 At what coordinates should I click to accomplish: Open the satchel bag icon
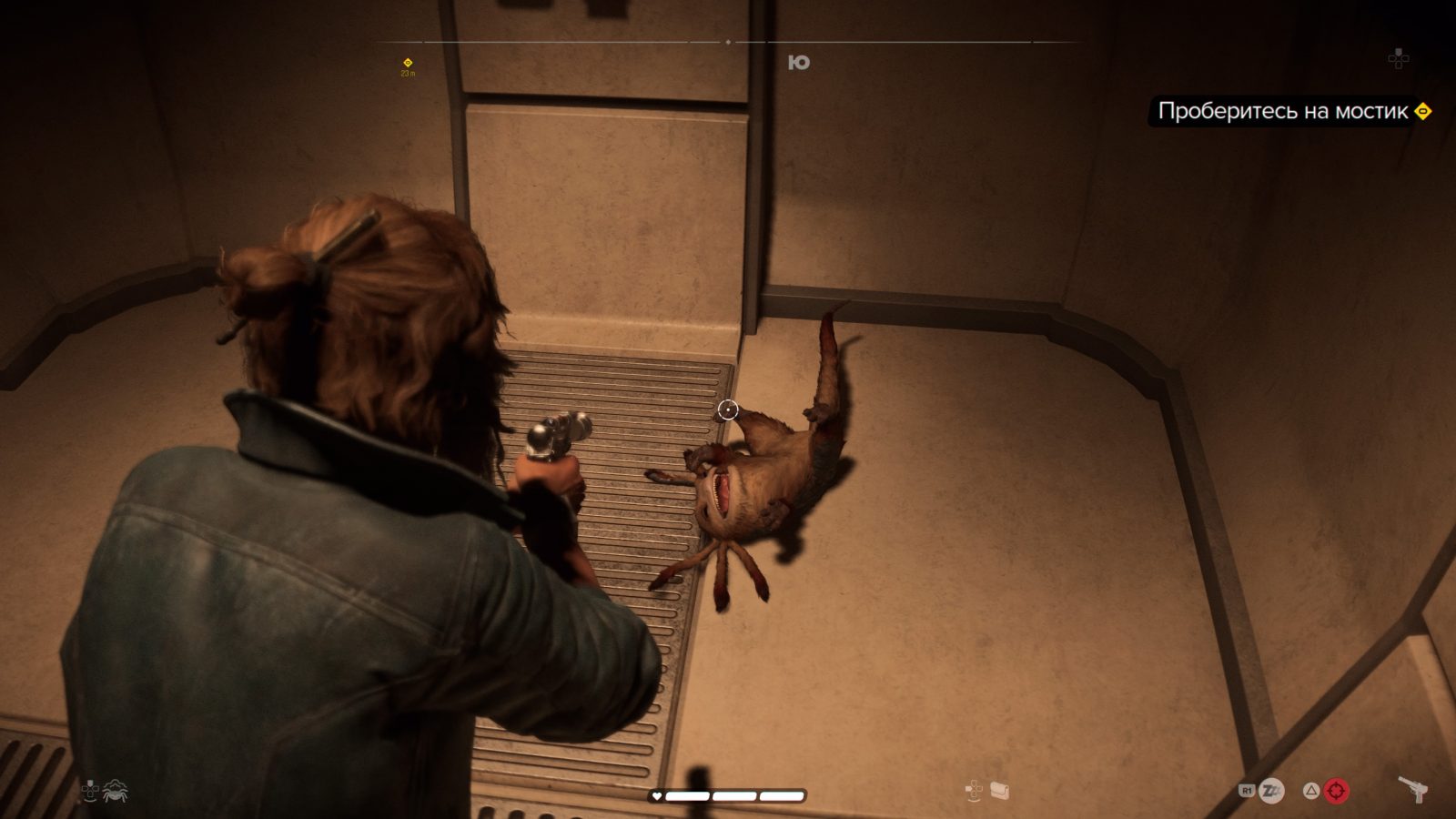(1001, 790)
